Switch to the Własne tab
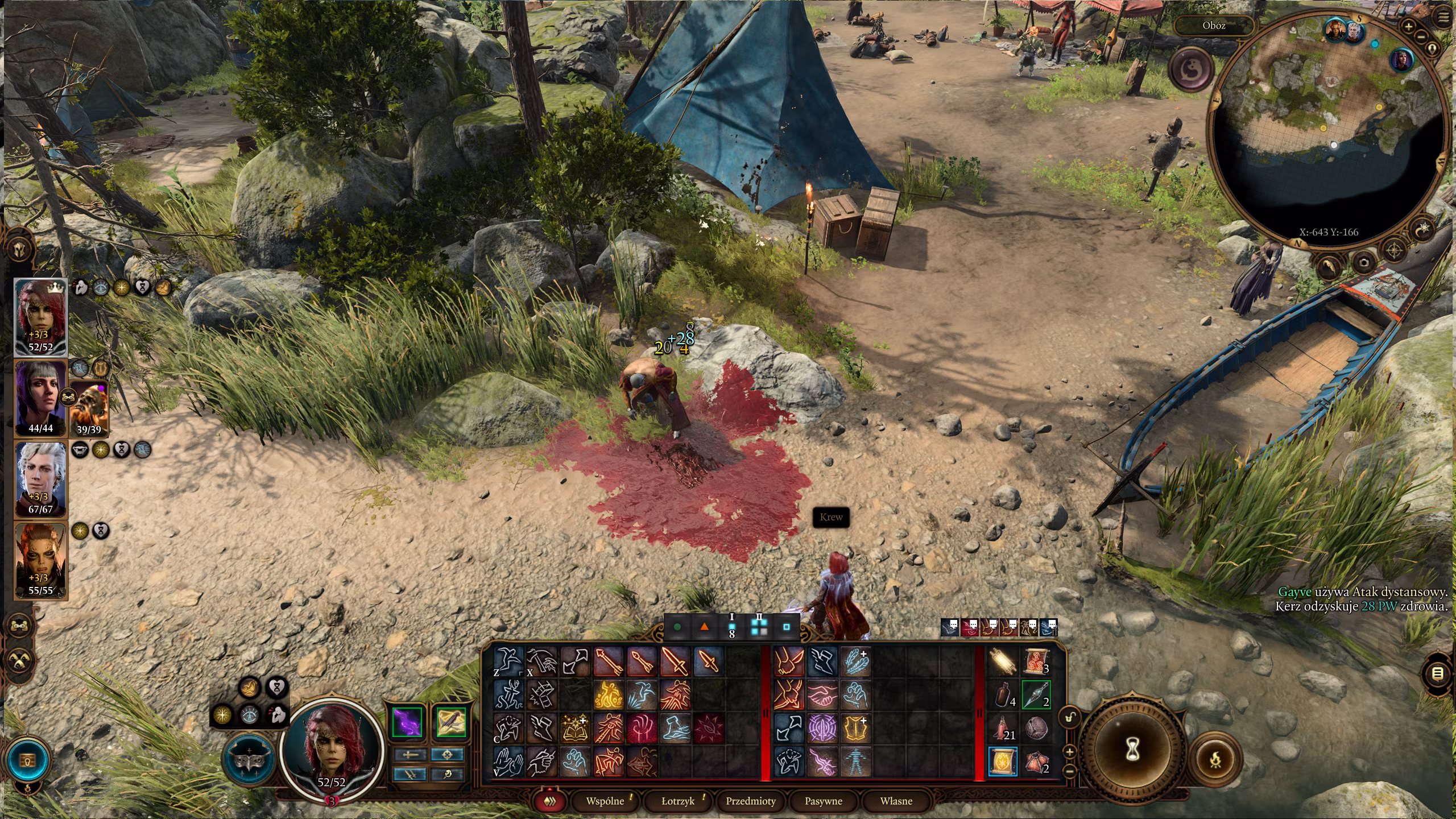 pos(896,801)
